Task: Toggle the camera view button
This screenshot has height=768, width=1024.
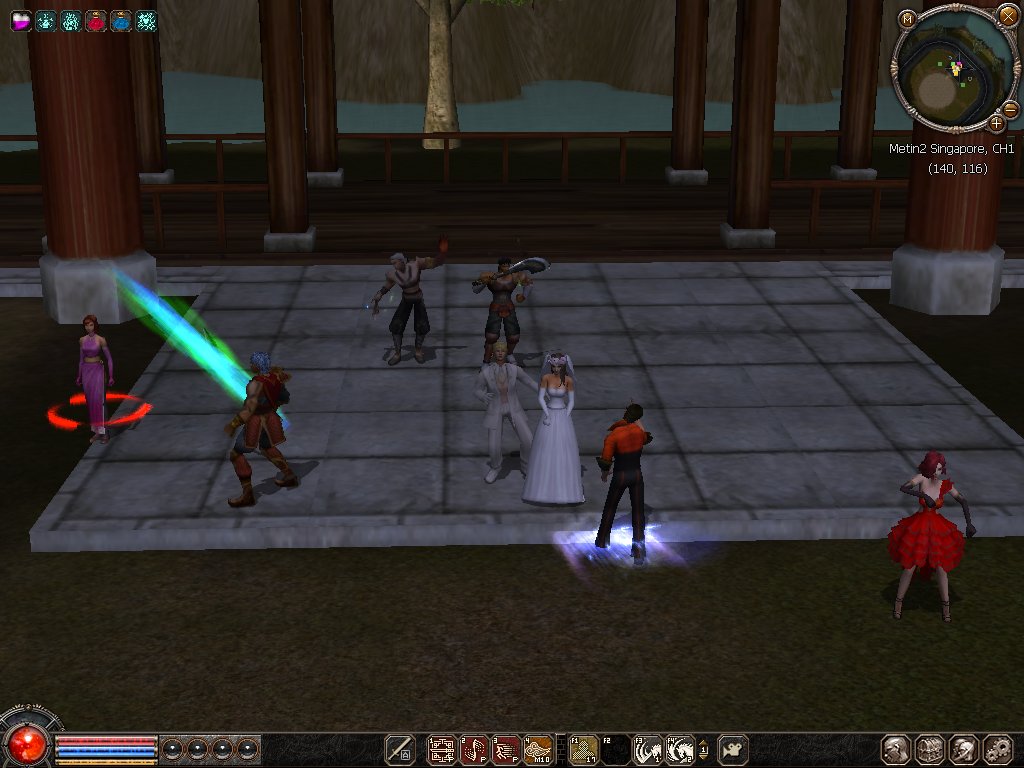Action: coord(733,749)
